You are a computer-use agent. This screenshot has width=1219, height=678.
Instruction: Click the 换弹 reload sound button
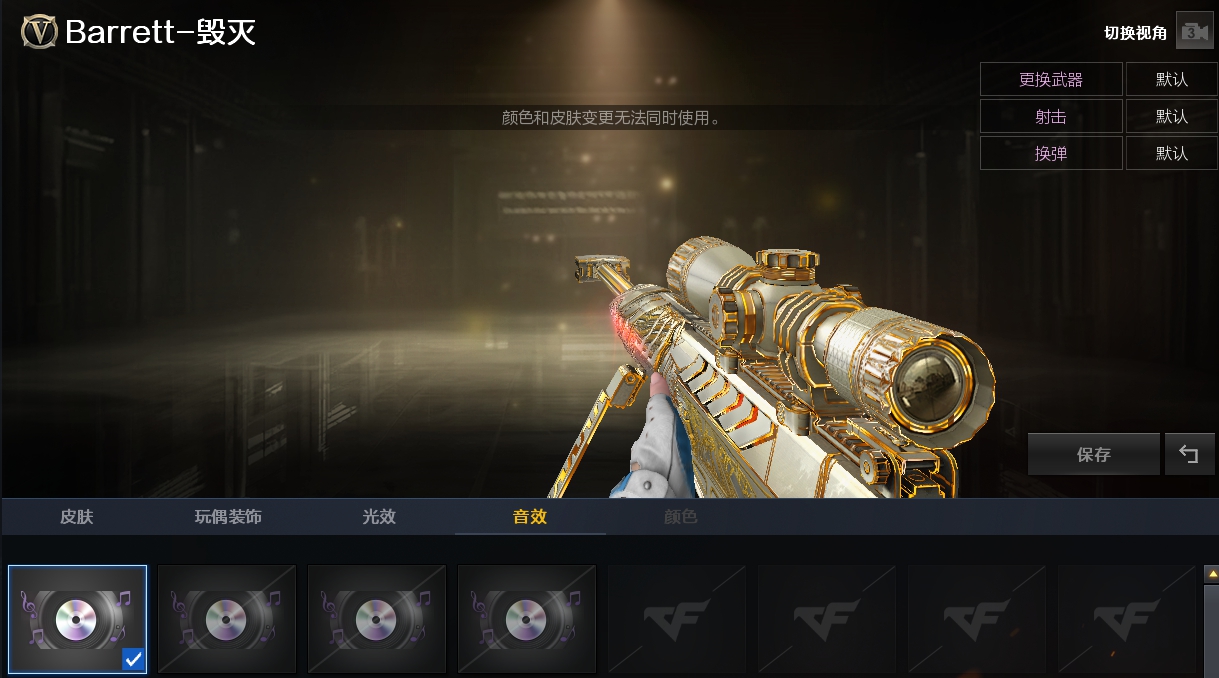point(1051,154)
